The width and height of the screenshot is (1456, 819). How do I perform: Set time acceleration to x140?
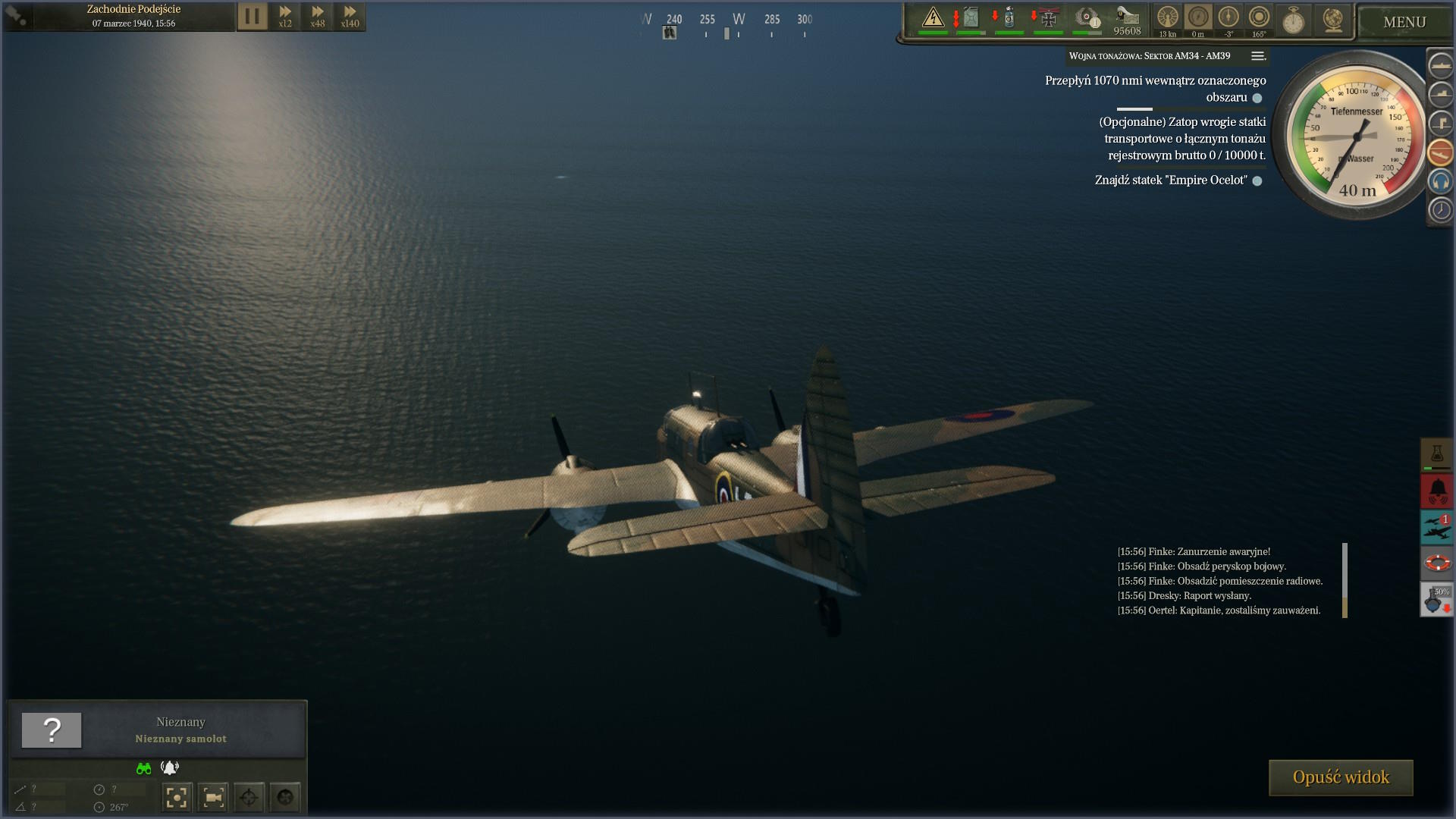point(350,16)
